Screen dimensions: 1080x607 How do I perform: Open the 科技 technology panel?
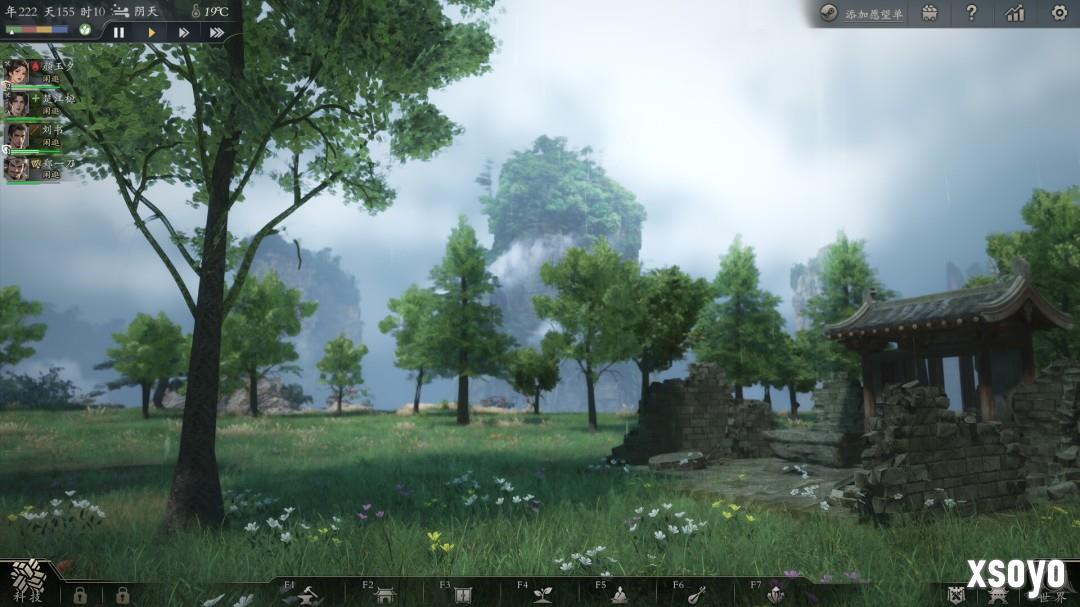27,582
